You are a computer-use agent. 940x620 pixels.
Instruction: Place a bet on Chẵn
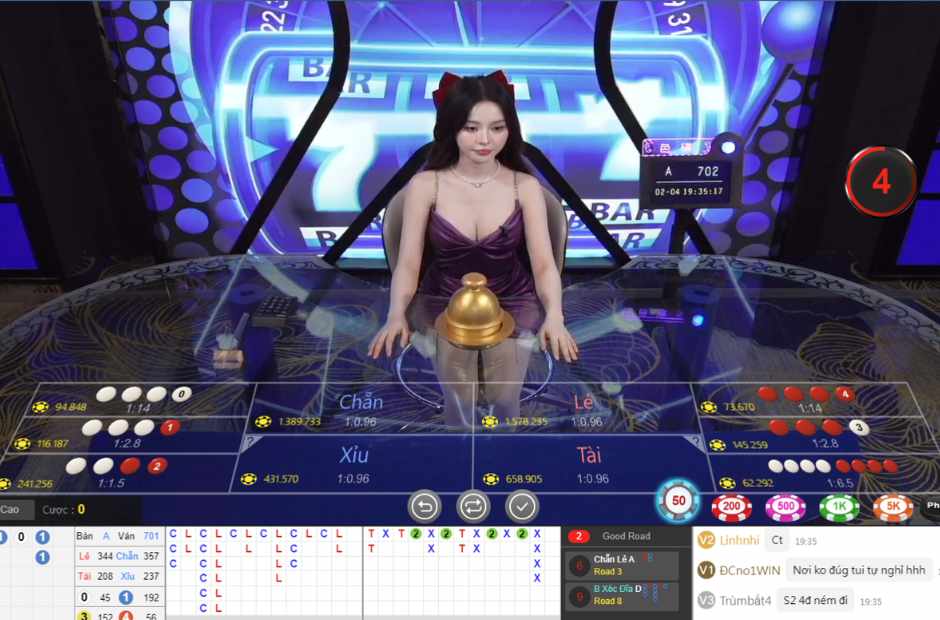pos(361,410)
